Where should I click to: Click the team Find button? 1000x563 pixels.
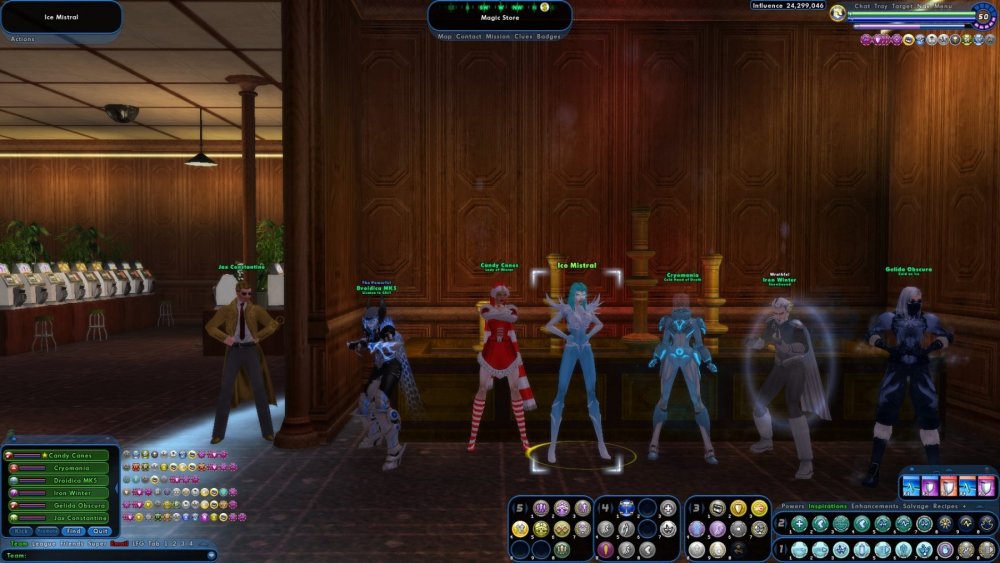[75, 531]
